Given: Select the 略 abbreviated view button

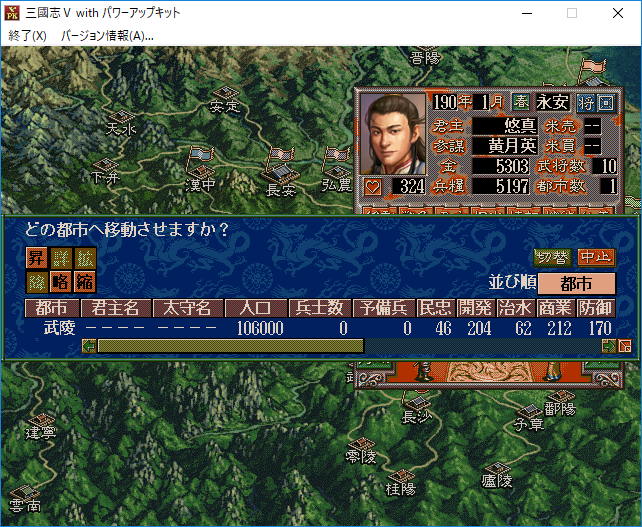Looking at the screenshot, I should [x=60, y=281].
